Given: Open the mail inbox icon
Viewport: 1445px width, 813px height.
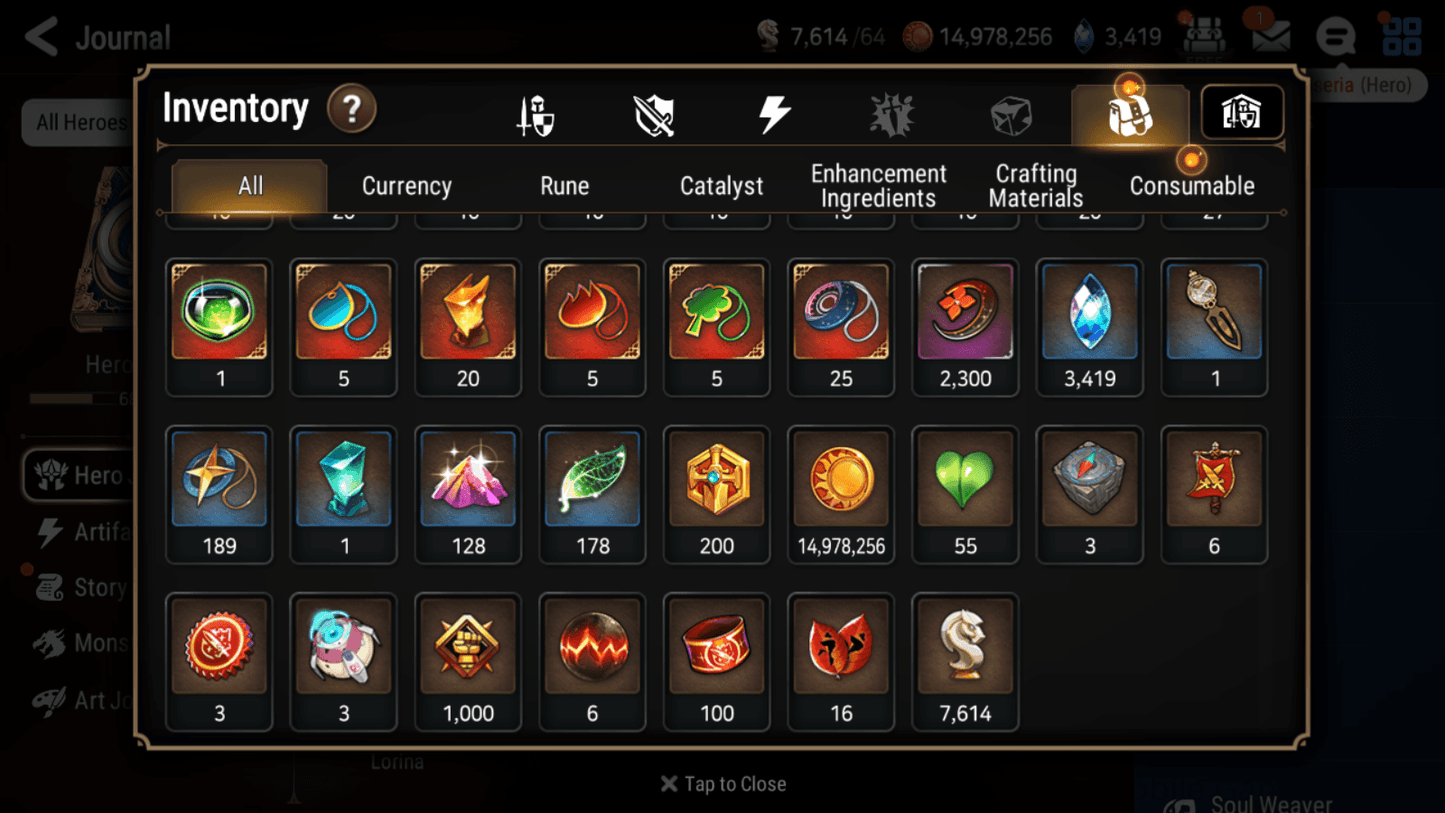Looking at the screenshot, I should (x=1269, y=36).
